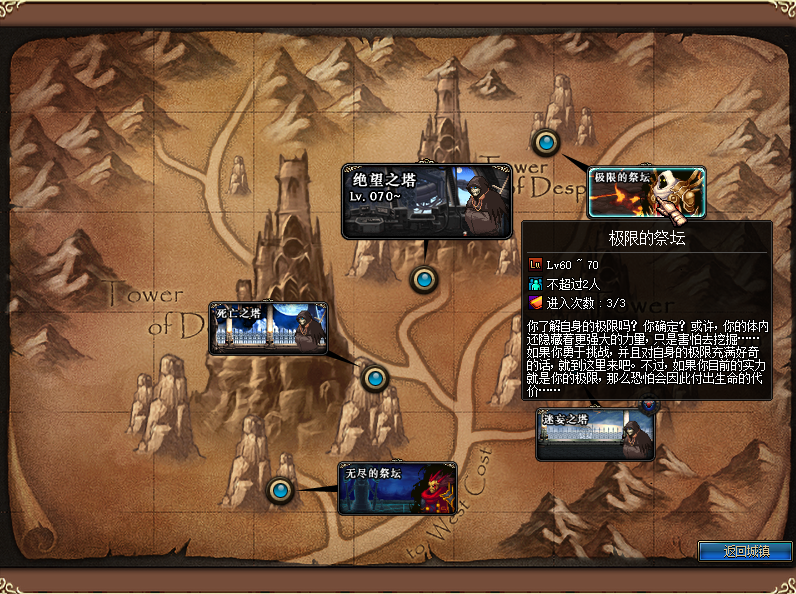Activate the blue orb marker beside 无尽的祭坛
The image size is (796, 594).
(x=280, y=490)
